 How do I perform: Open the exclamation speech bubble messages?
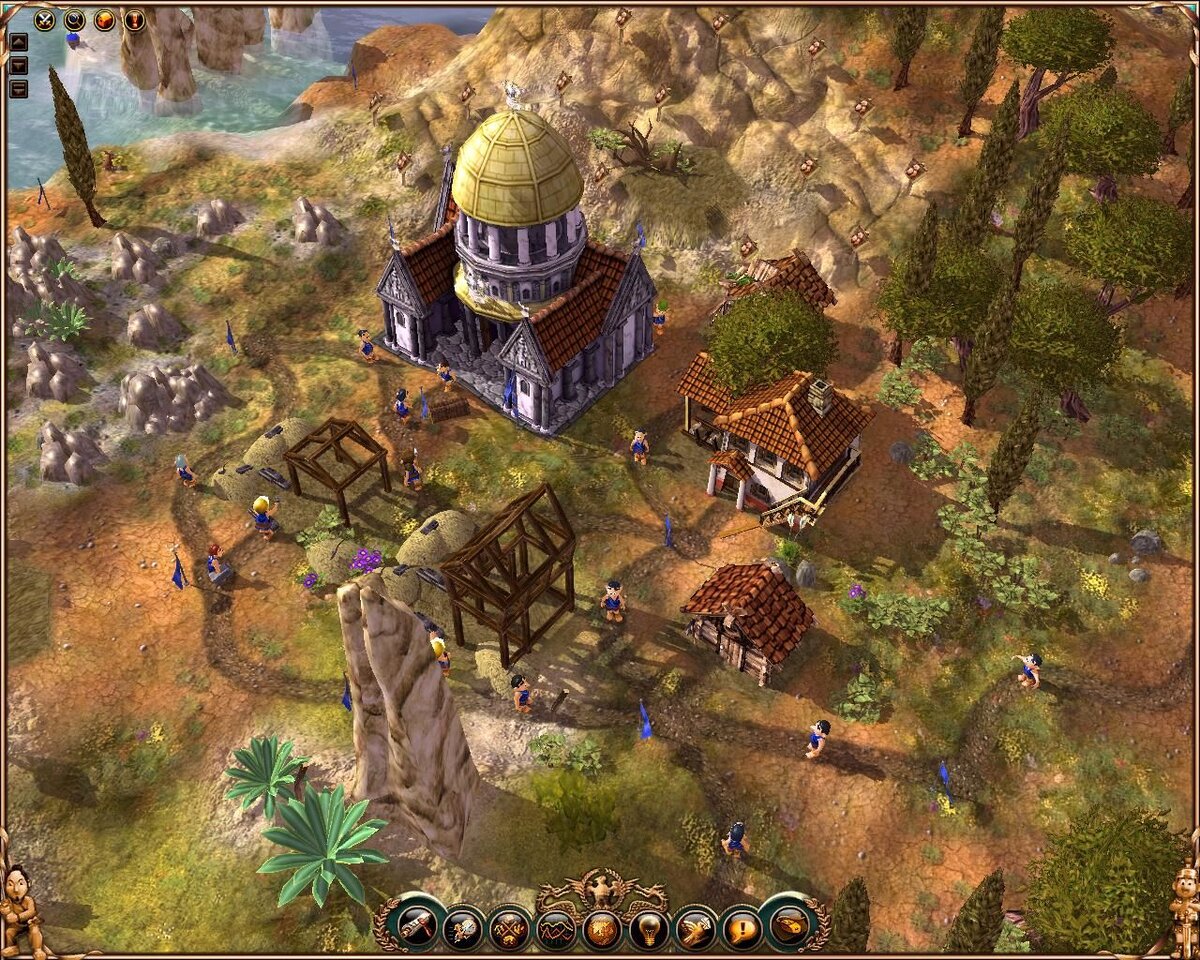point(741,927)
